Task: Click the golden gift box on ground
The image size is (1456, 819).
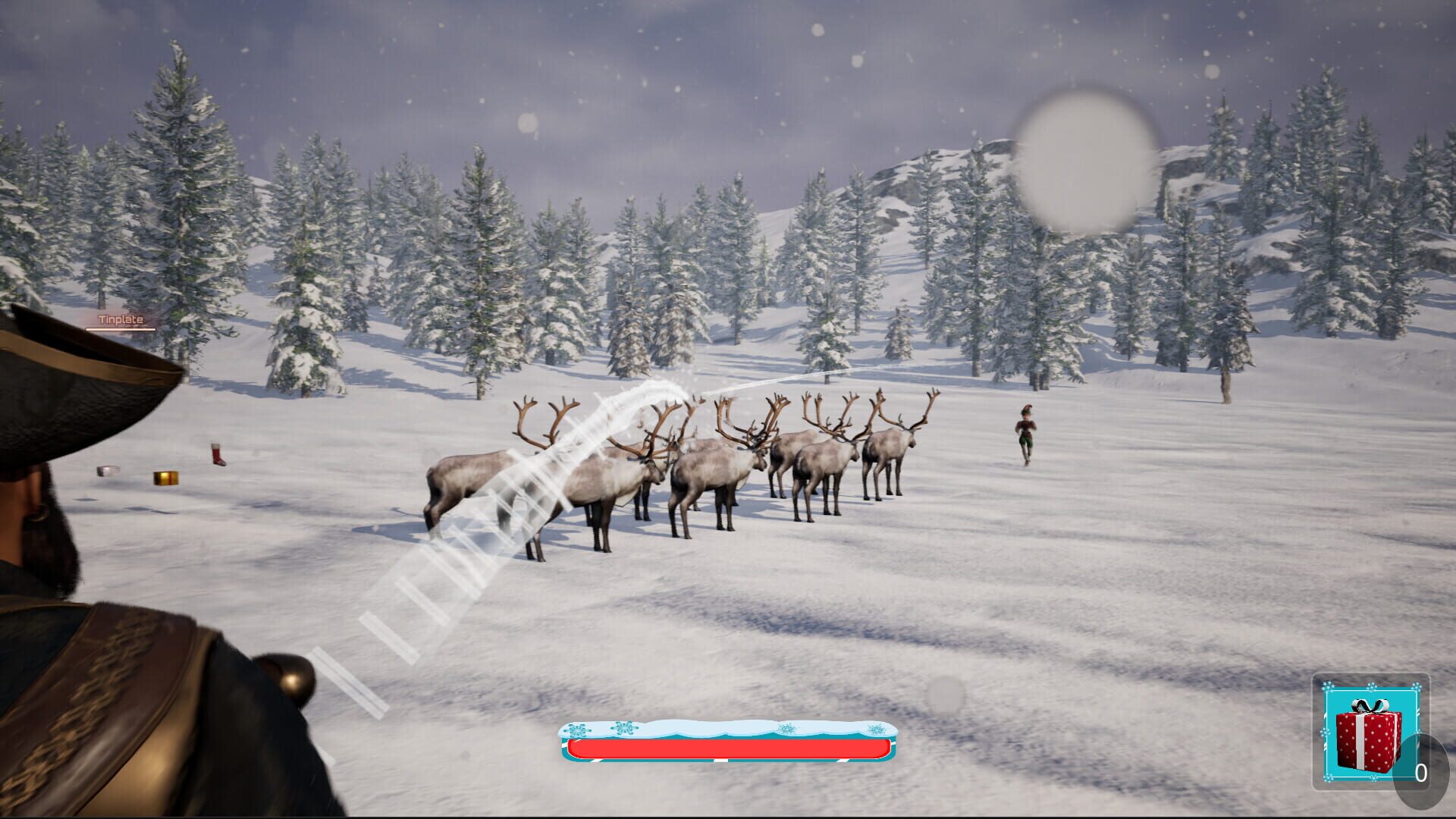Action: click(166, 477)
